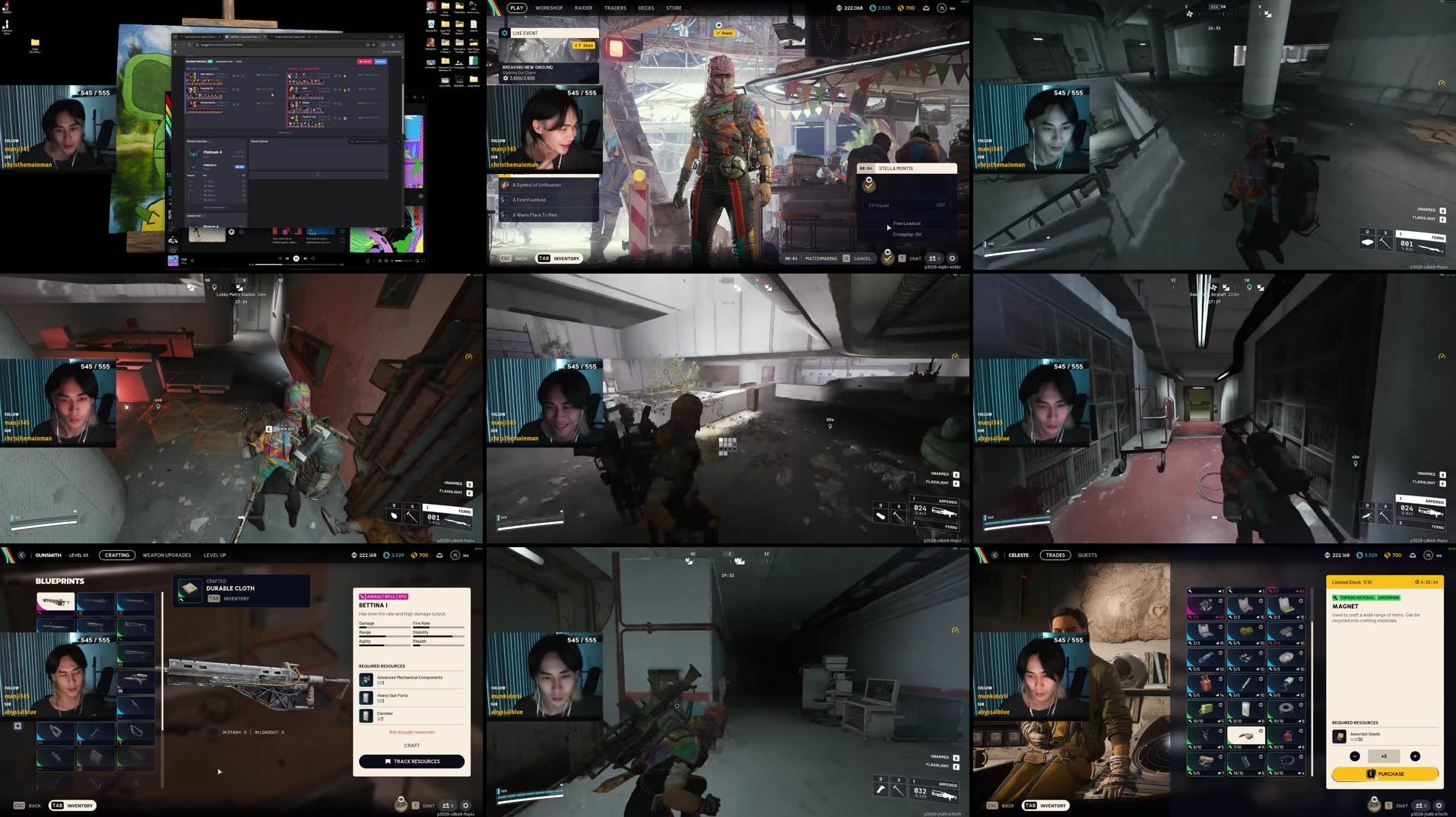
Task: Click the squad members icon beside the chat button
Action: pyautogui.click(x=1420, y=805)
